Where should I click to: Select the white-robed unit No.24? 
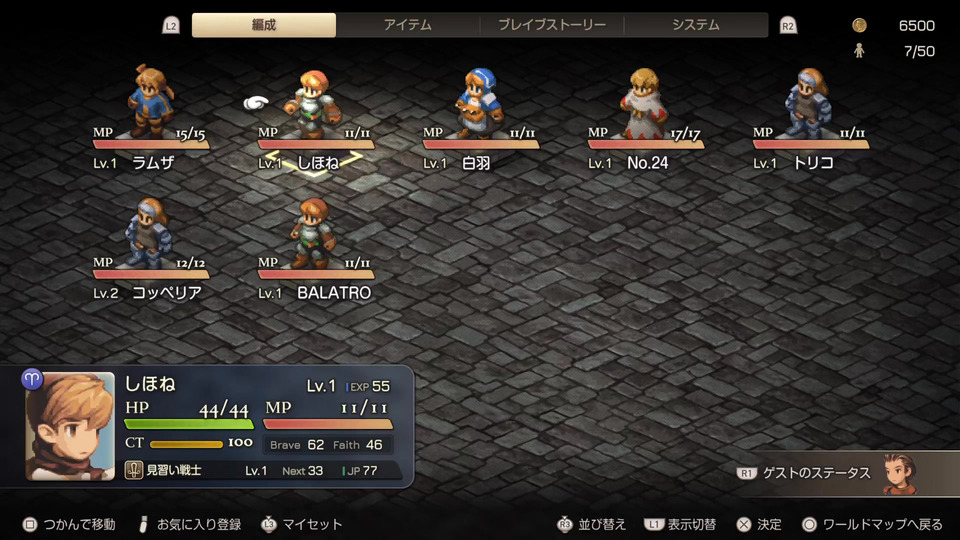coord(645,103)
